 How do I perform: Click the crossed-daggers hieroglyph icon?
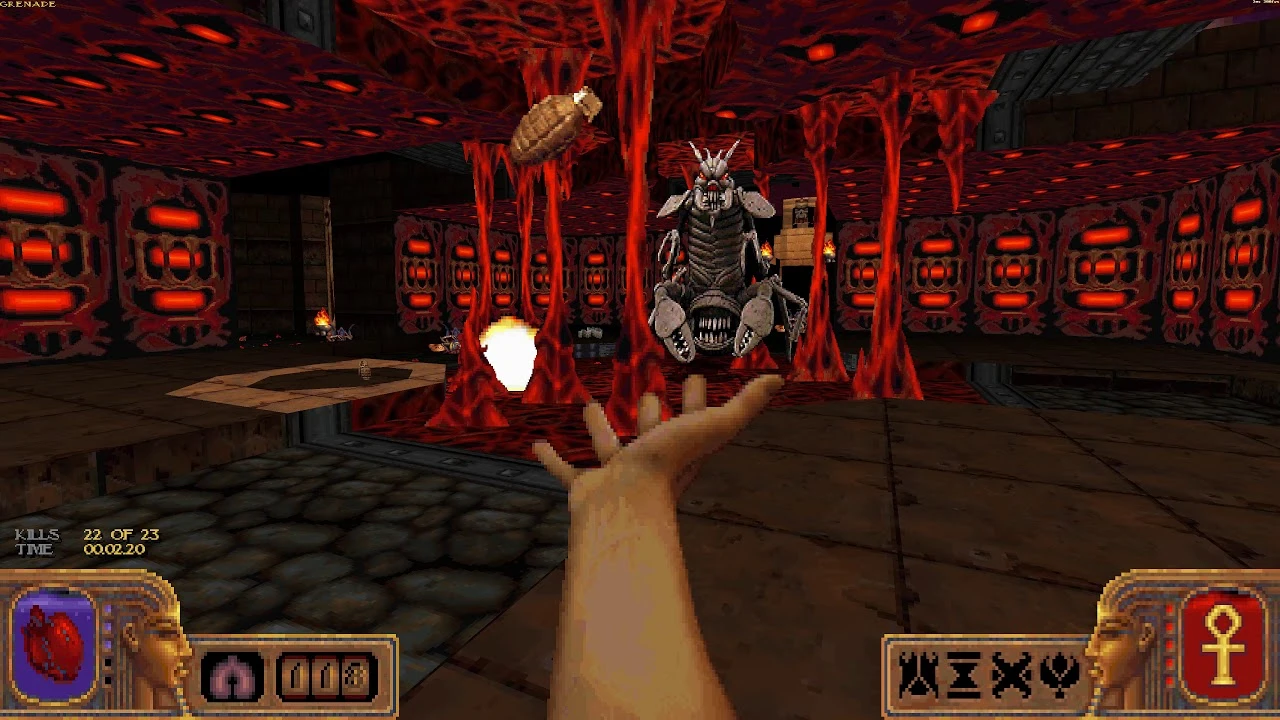[x=1011, y=673]
